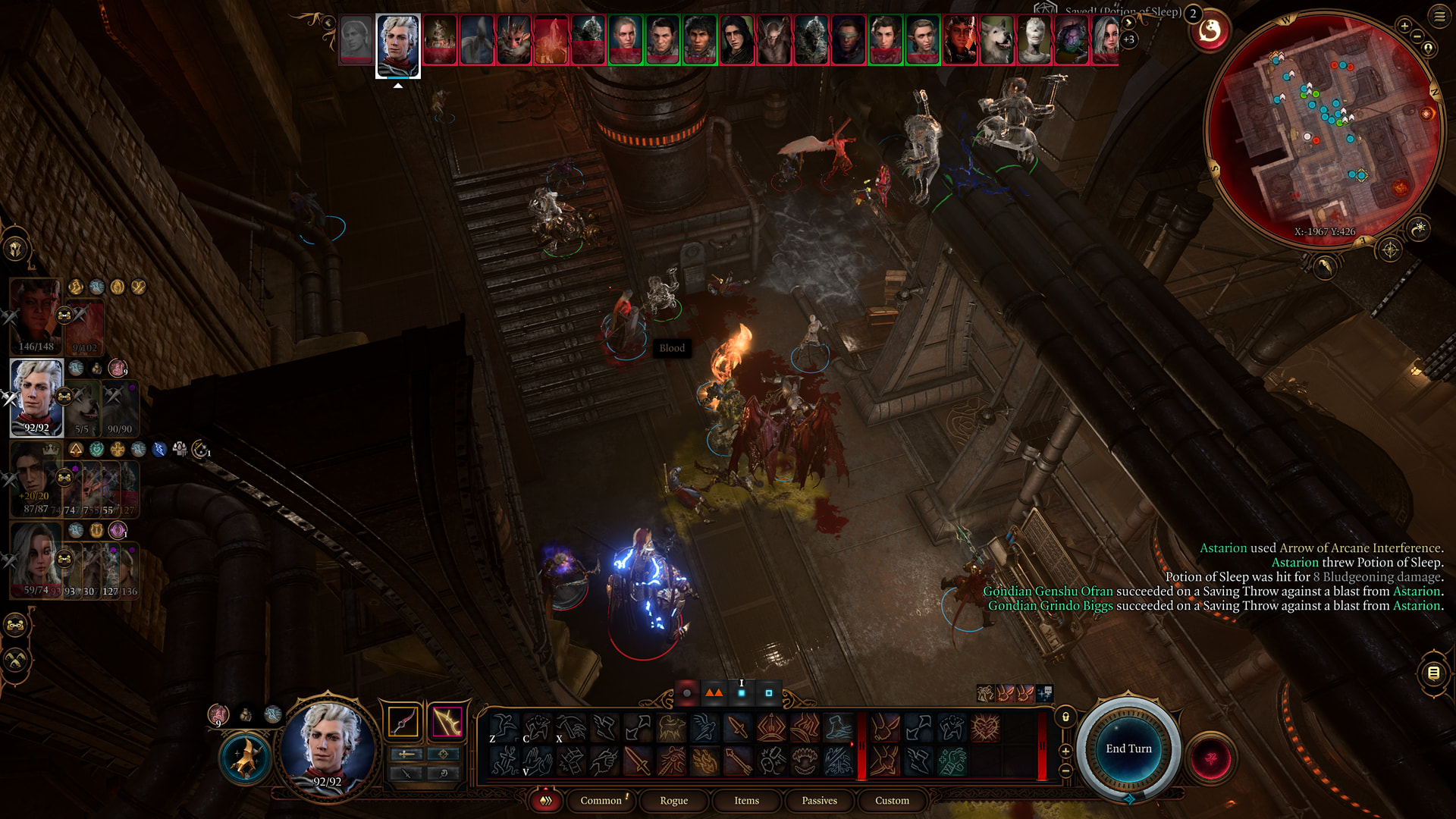
Task: Open the minimap view
Action: (1323, 129)
